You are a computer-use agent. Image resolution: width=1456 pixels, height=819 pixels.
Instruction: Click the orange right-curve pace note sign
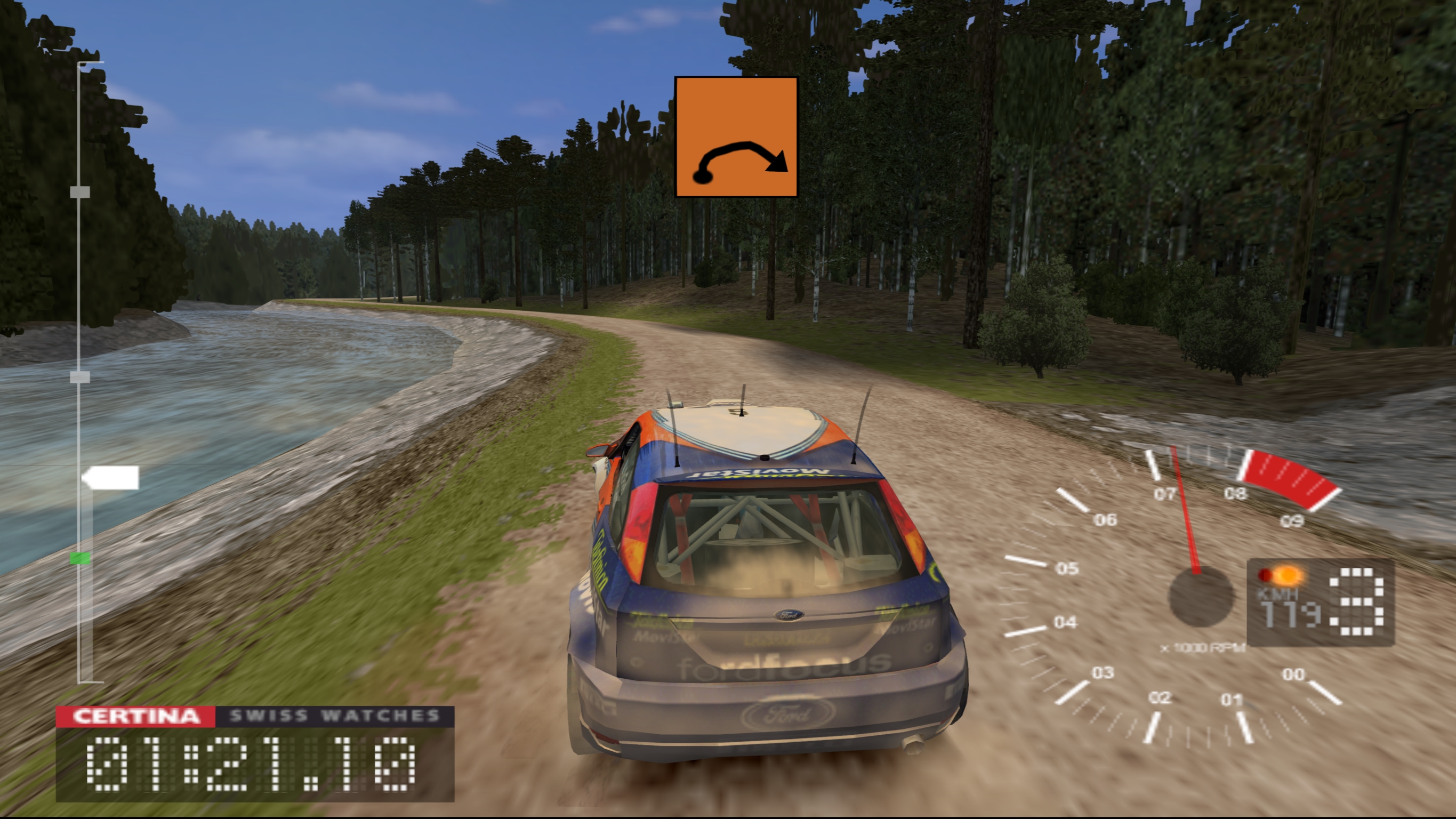point(736,137)
